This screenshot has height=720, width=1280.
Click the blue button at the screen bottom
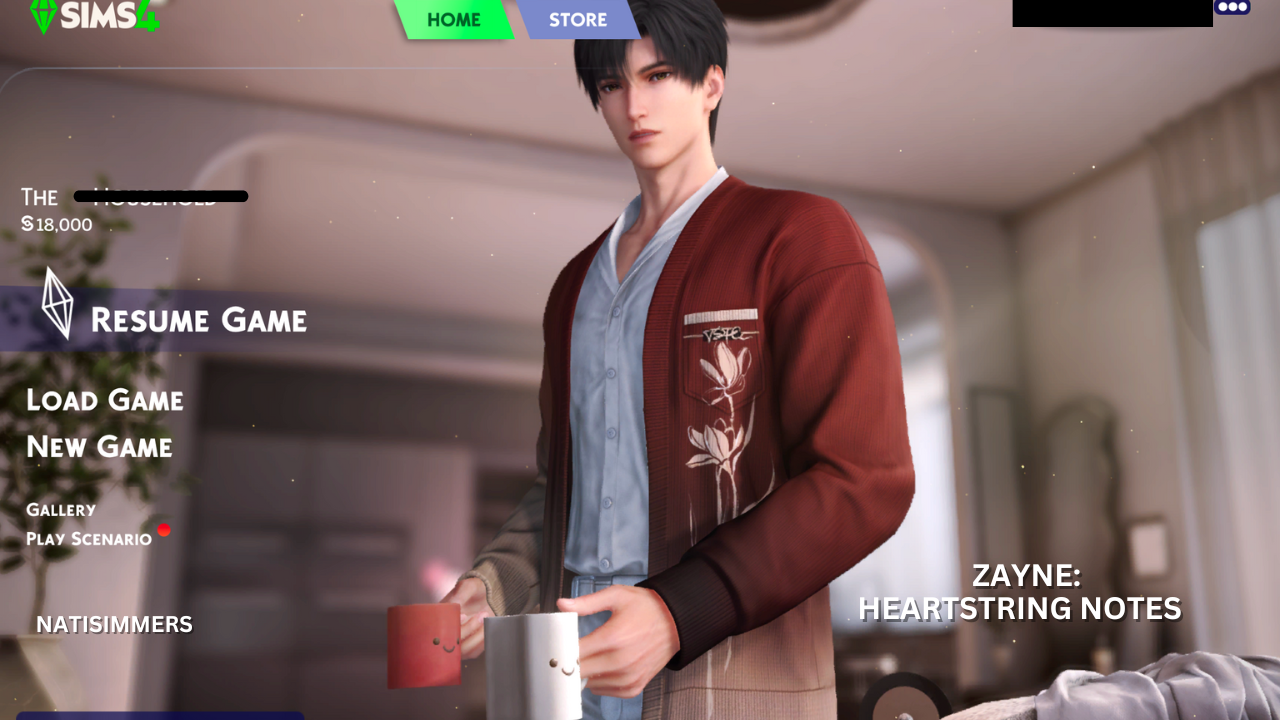click(x=160, y=716)
